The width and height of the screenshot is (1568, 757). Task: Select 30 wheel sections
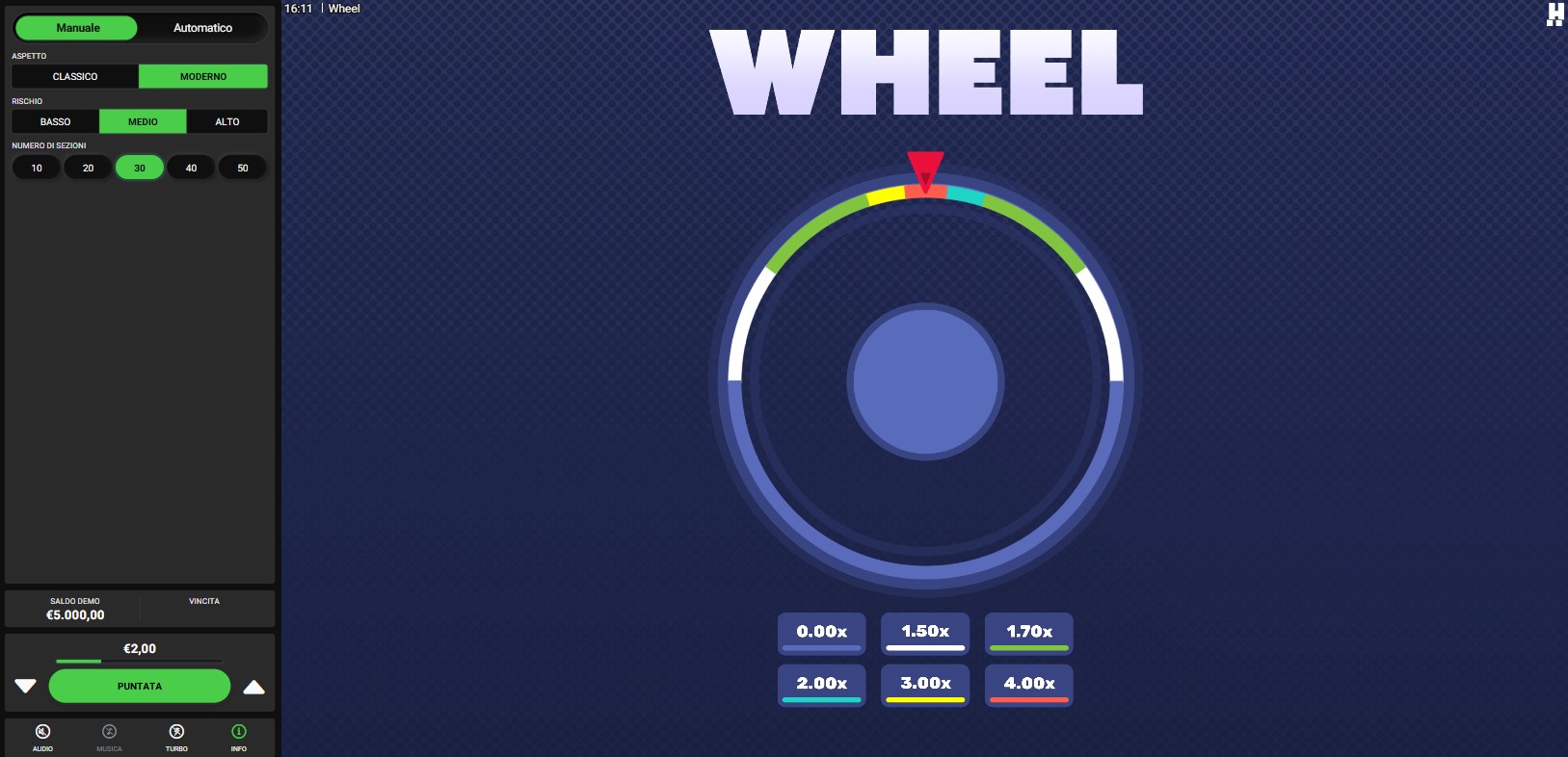click(140, 168)
